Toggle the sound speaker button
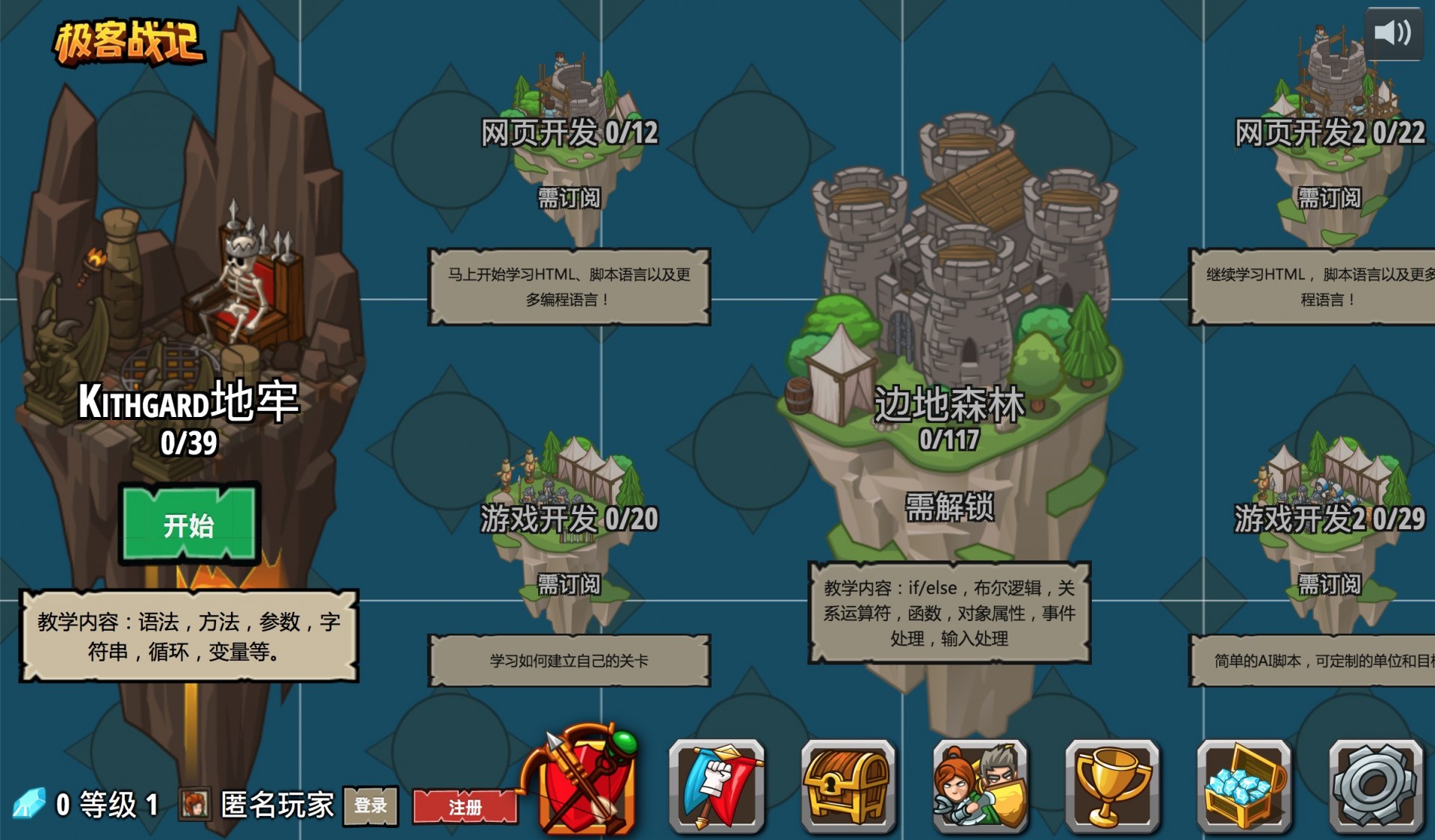 [x=1393, y=34]
